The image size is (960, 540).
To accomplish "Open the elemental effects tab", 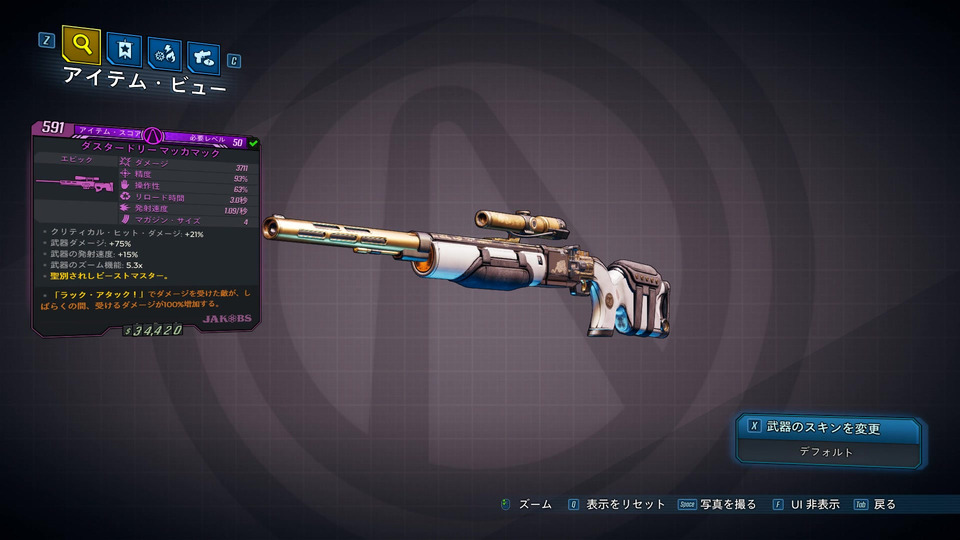I will click(164, 53).
